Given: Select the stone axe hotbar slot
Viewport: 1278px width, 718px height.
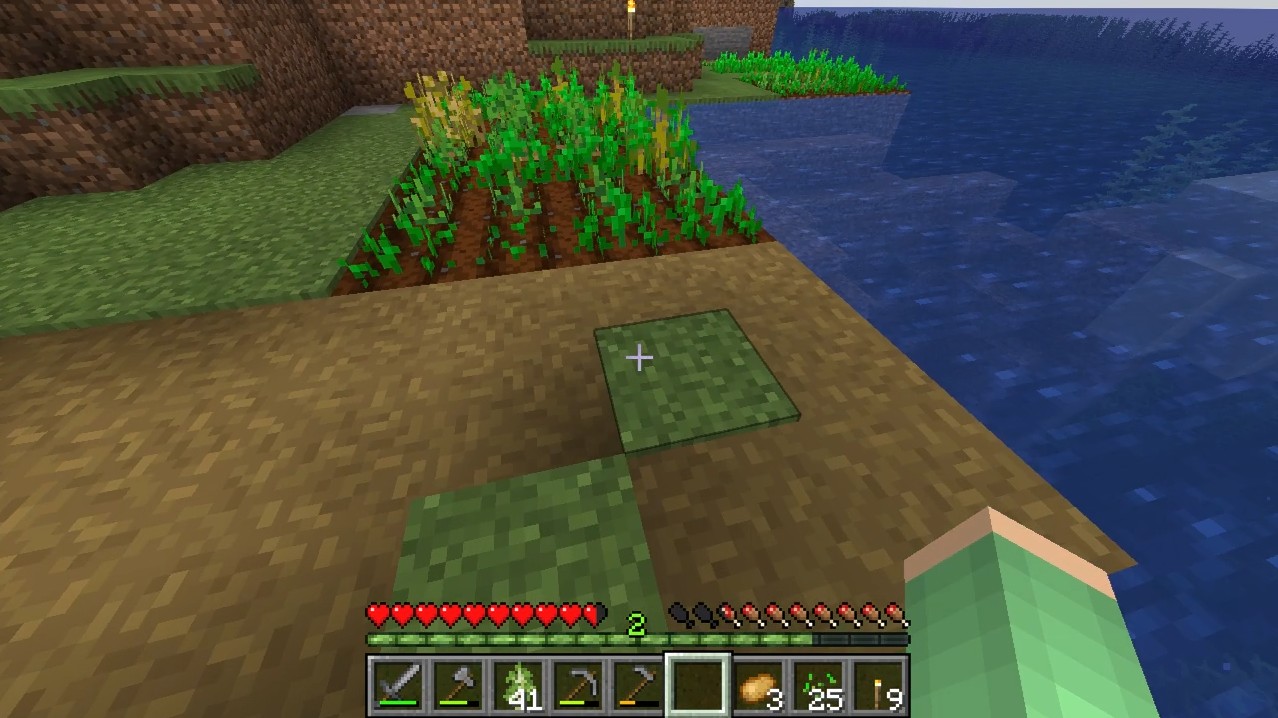Looking at the screenshot, I should coord(457,685).
